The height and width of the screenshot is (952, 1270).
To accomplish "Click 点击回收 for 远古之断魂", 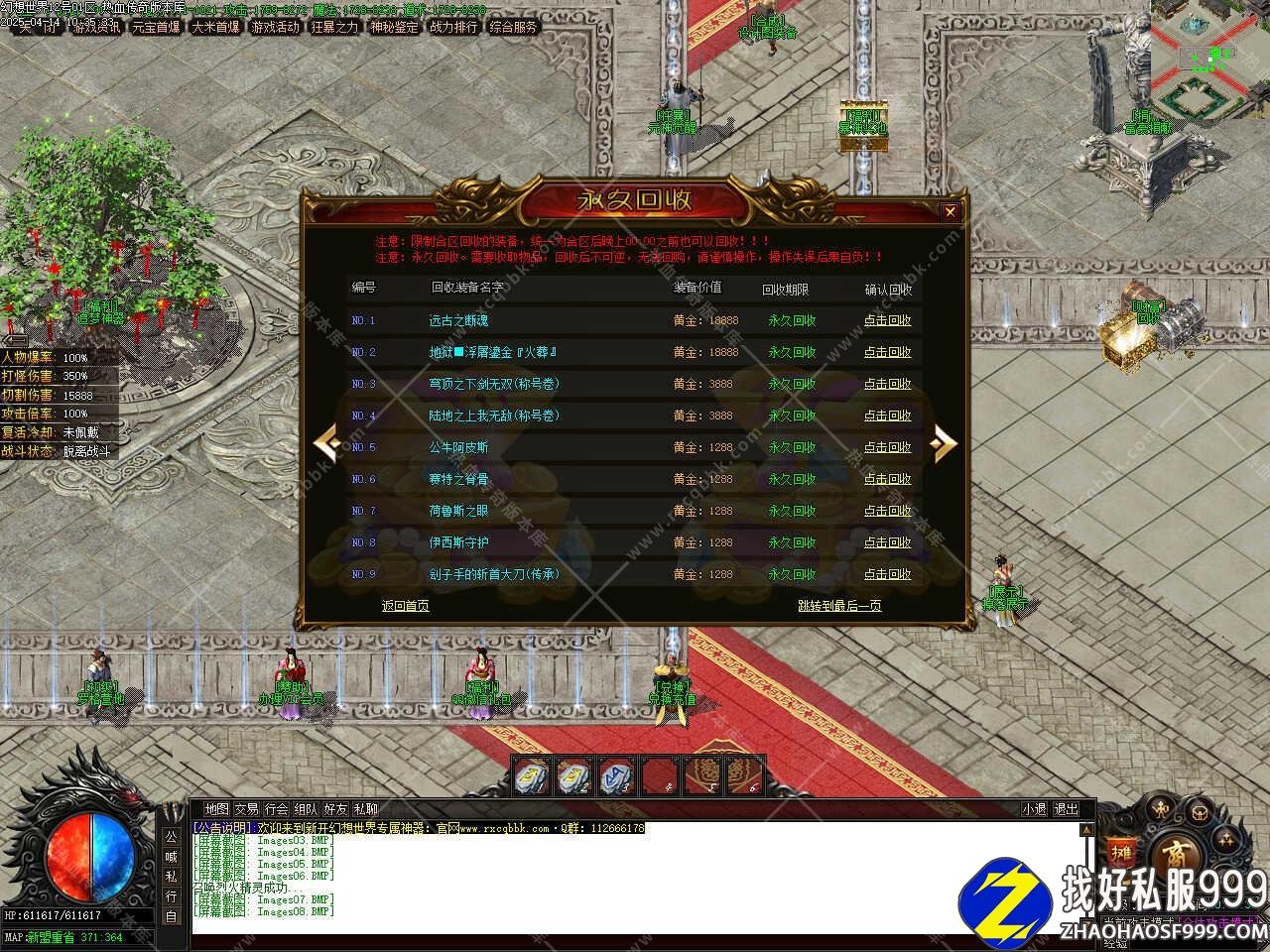I will pyautogui.click(x=887, y=320).
